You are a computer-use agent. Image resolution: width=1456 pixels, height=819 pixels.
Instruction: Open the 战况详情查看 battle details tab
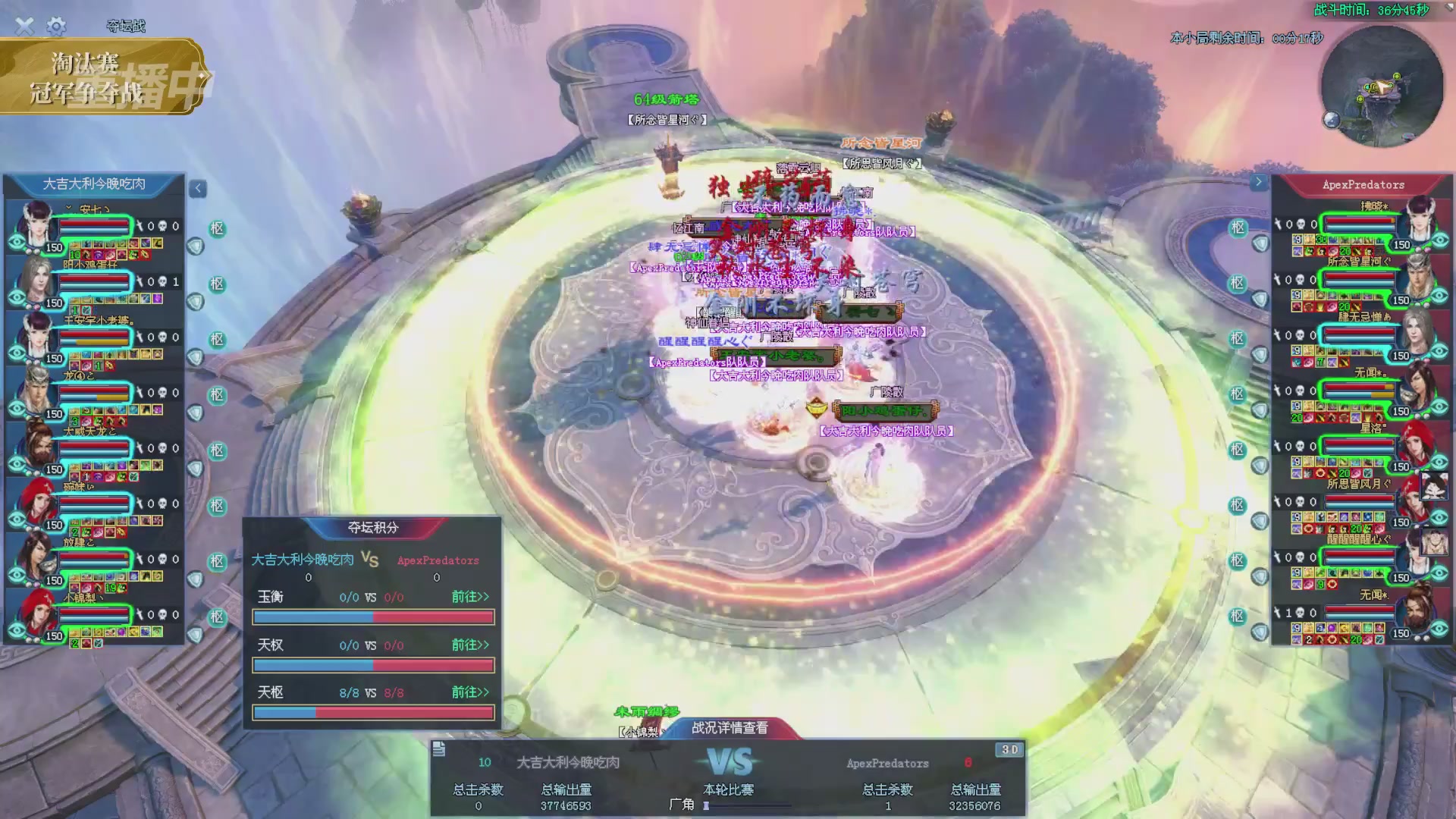tap(730, 728)
